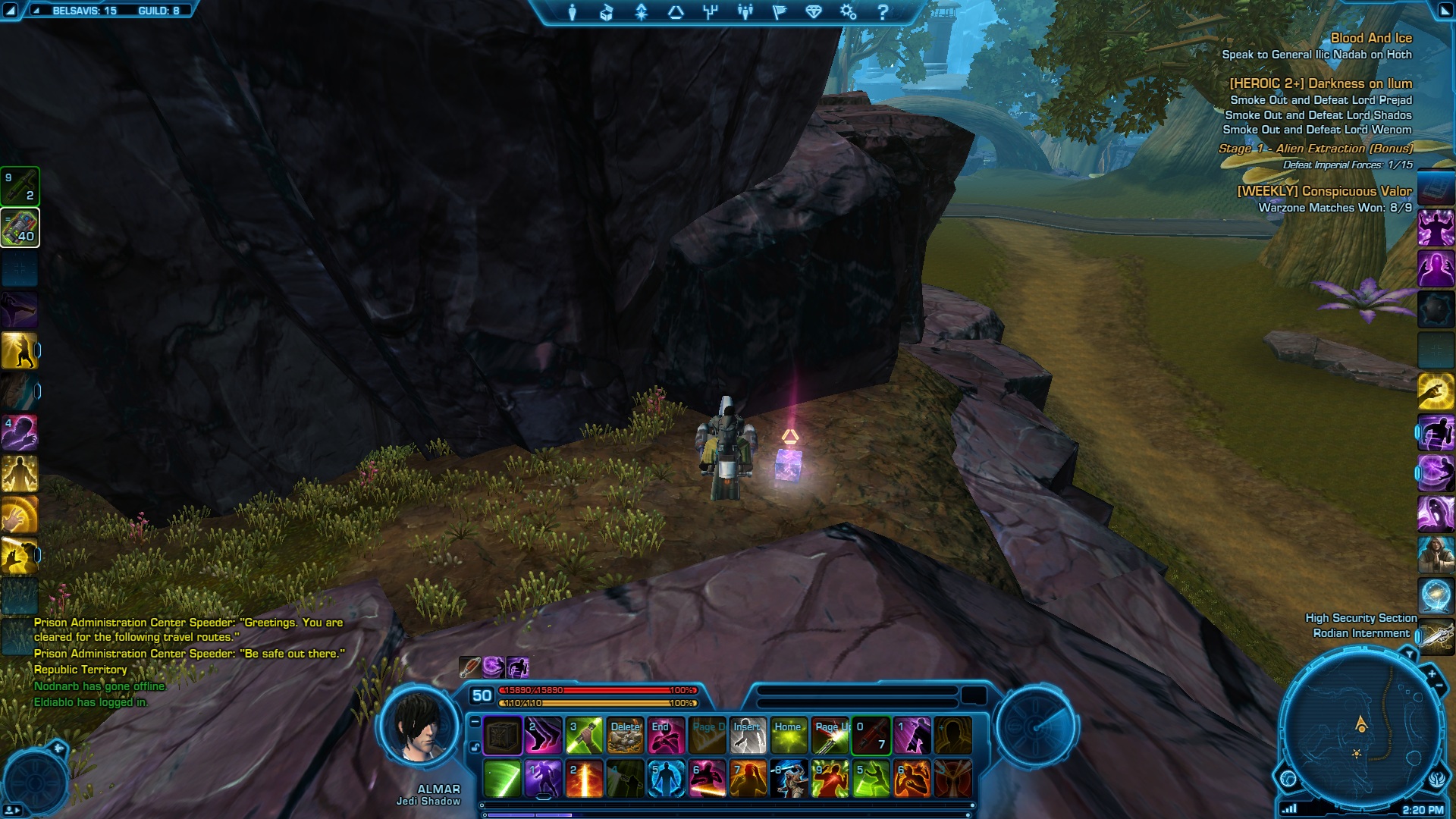Toggle the hotbar lock icon
Viewport: 1456px width, 819px height.
pos(475,747)
